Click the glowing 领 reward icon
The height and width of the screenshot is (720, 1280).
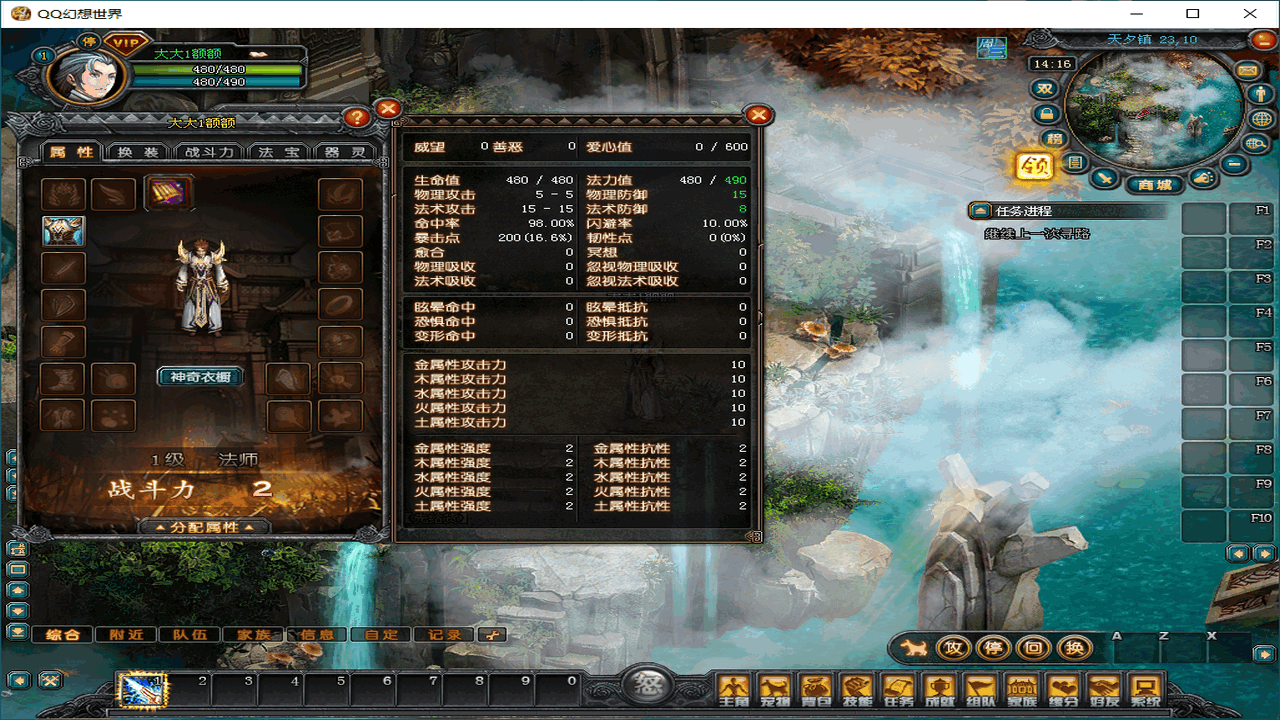point(1035,166)
